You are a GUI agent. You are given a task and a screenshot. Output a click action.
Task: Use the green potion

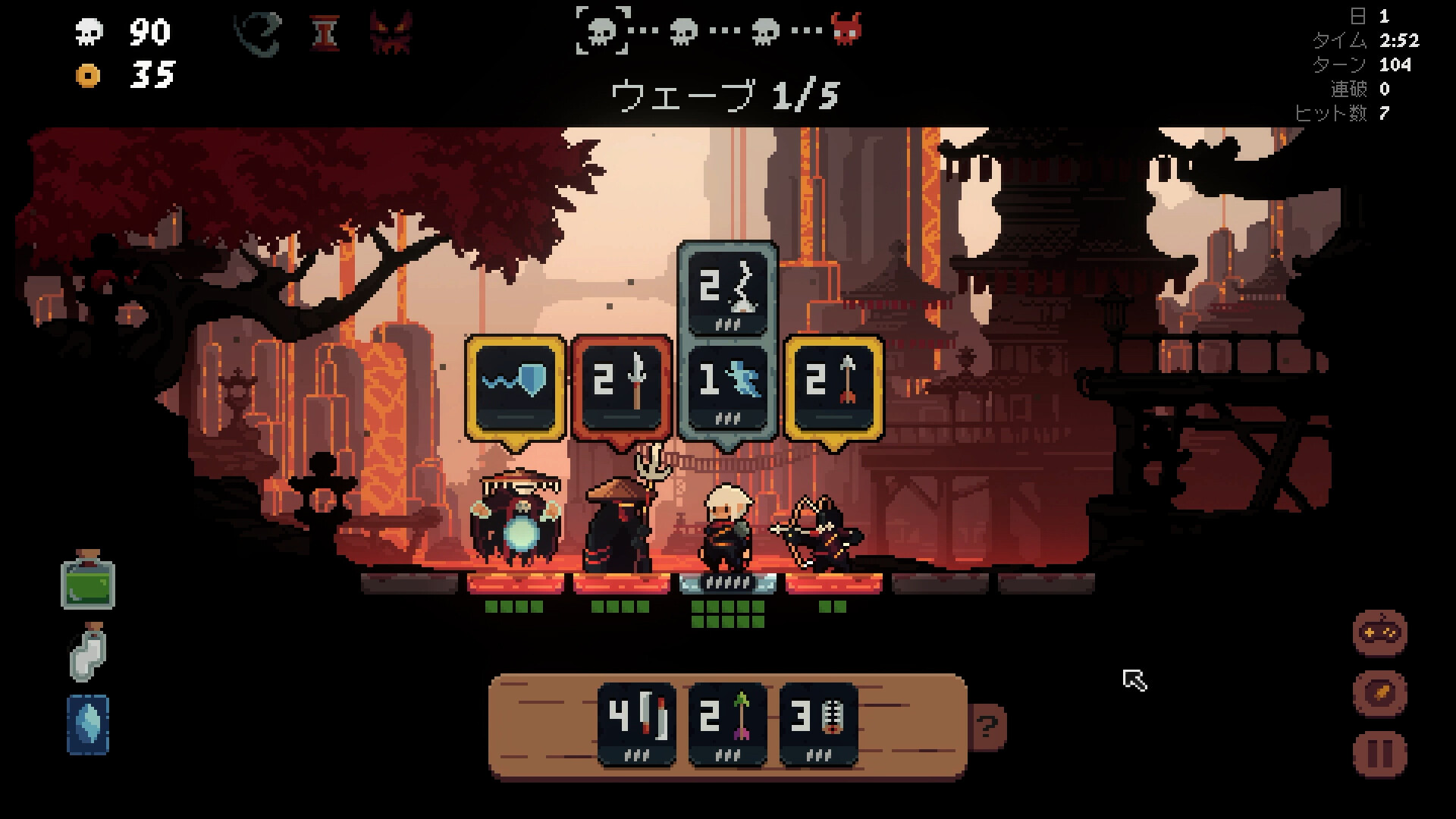[88, 581]
